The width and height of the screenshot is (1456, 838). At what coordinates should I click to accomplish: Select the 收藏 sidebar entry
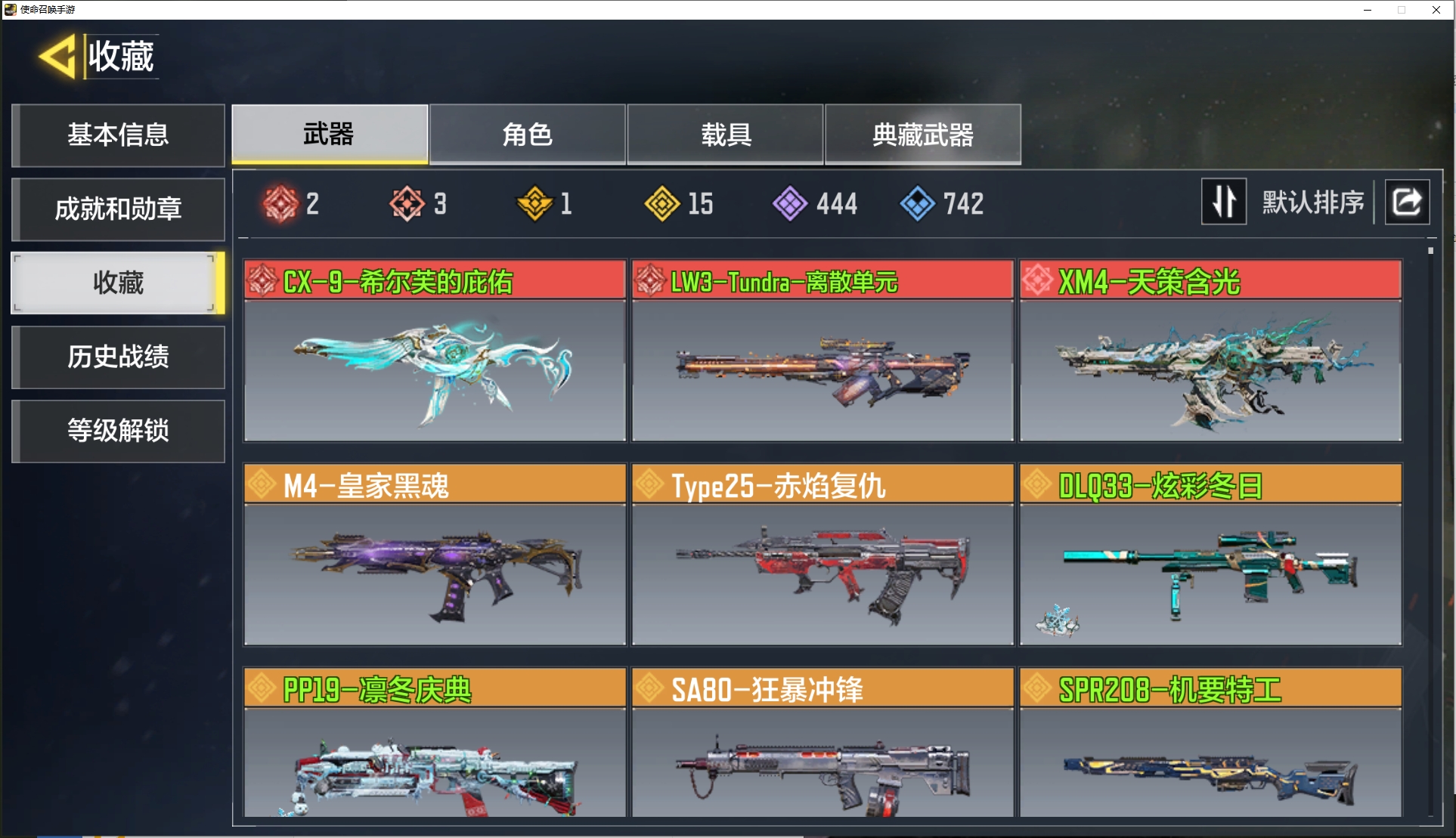118,283
